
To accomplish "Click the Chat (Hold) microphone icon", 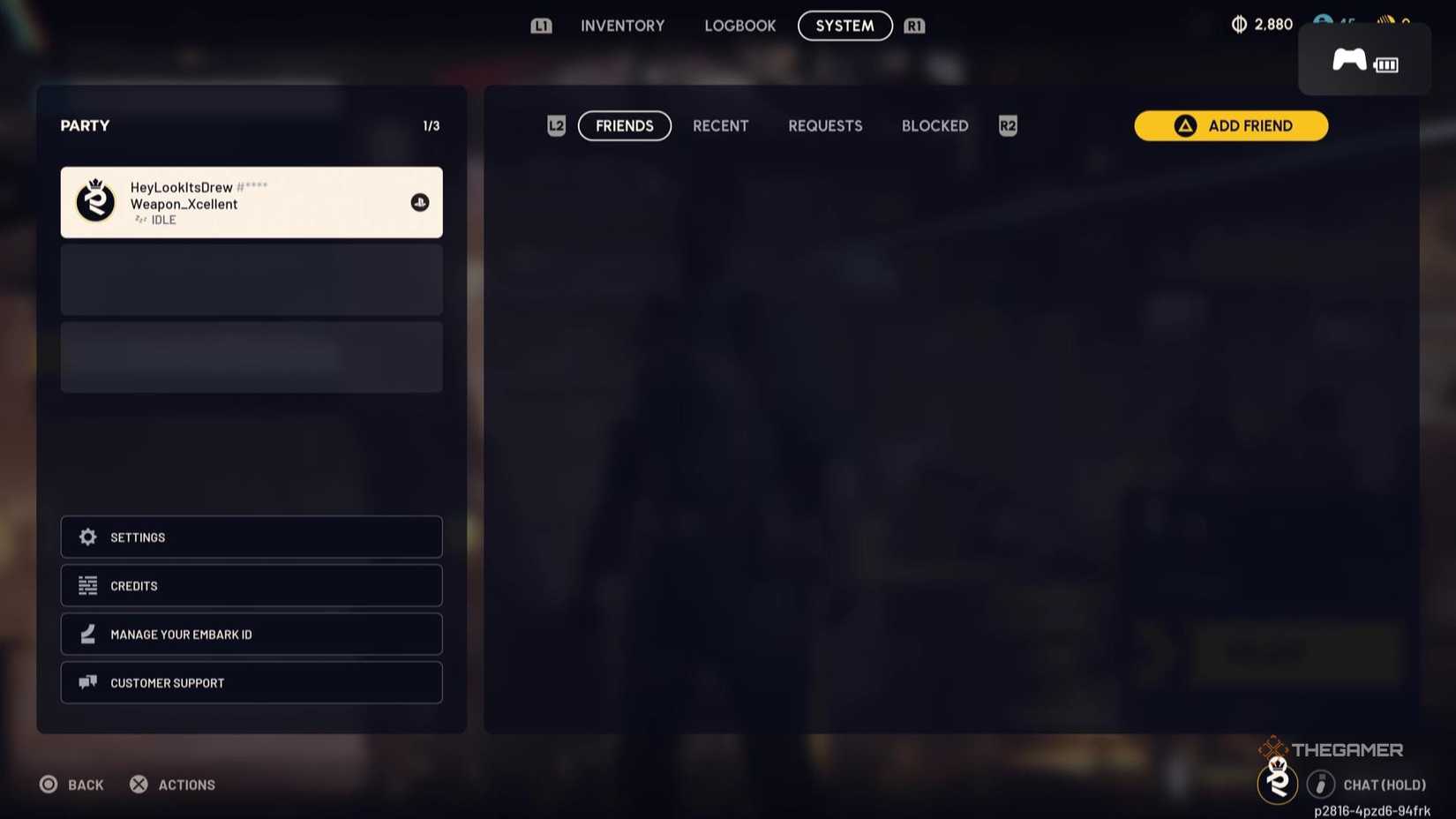I will click(1321, 784).
